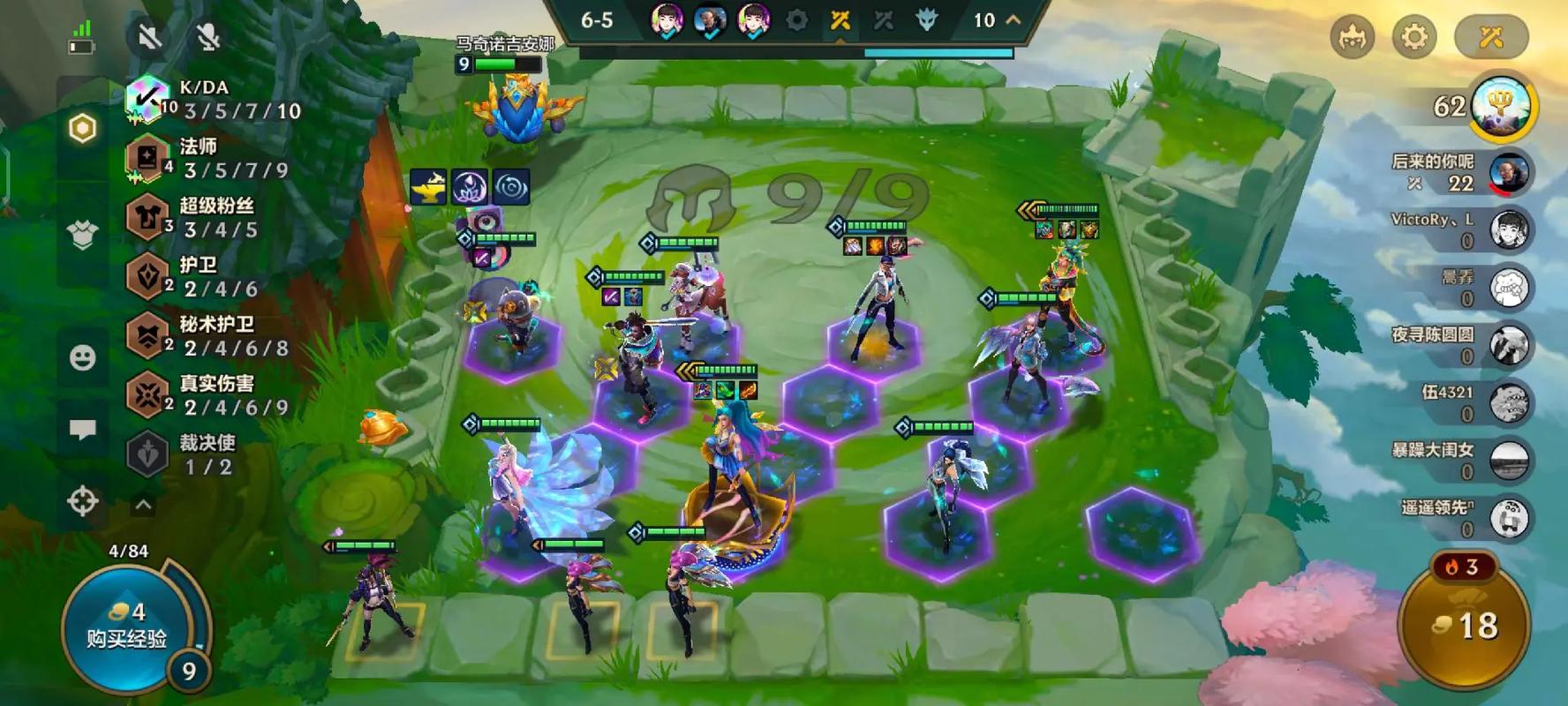
Task: Expand the stage round tracker arrow
Action: click(1014, 19)
